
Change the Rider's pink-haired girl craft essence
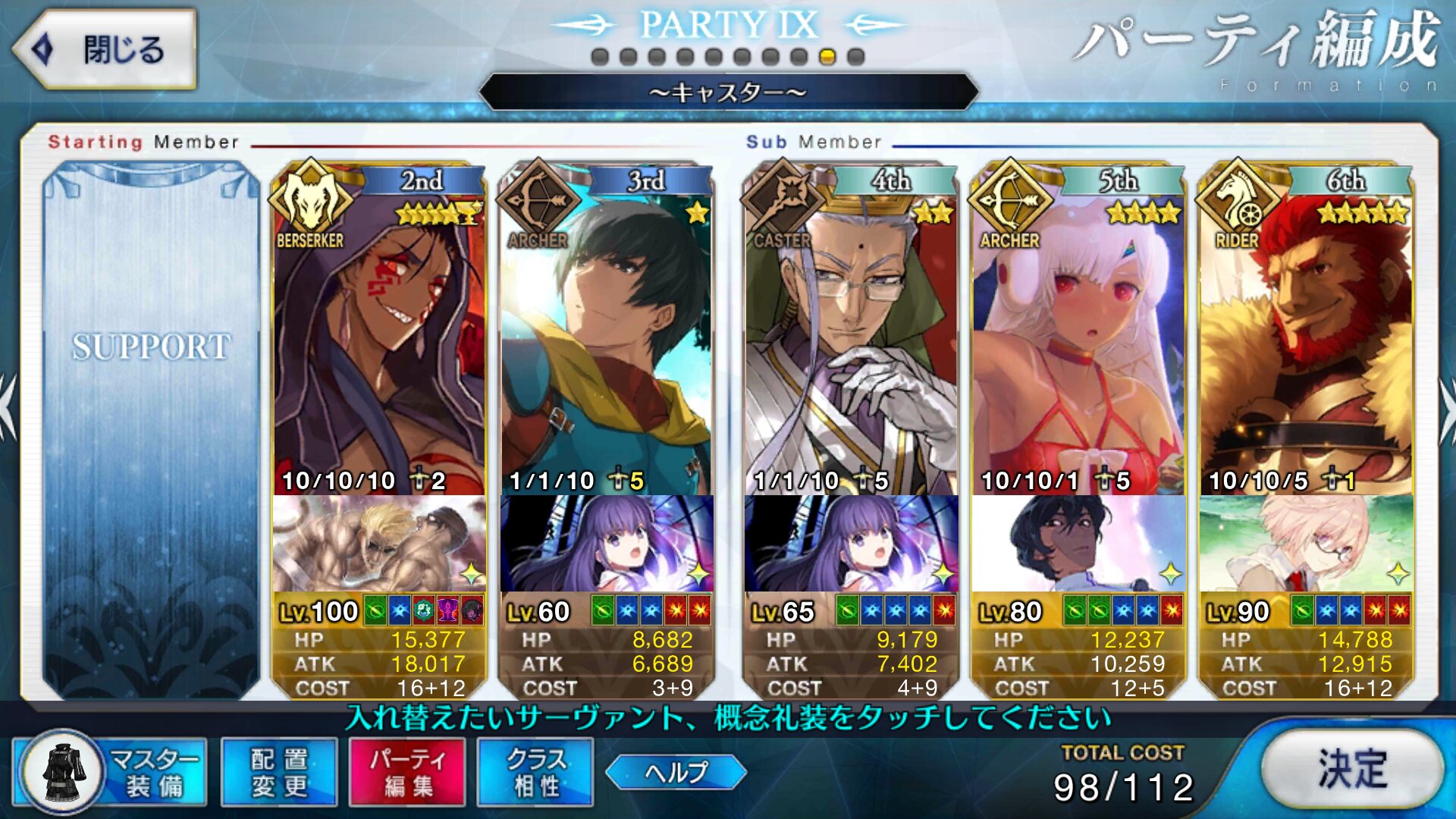tap(1305, 543)
